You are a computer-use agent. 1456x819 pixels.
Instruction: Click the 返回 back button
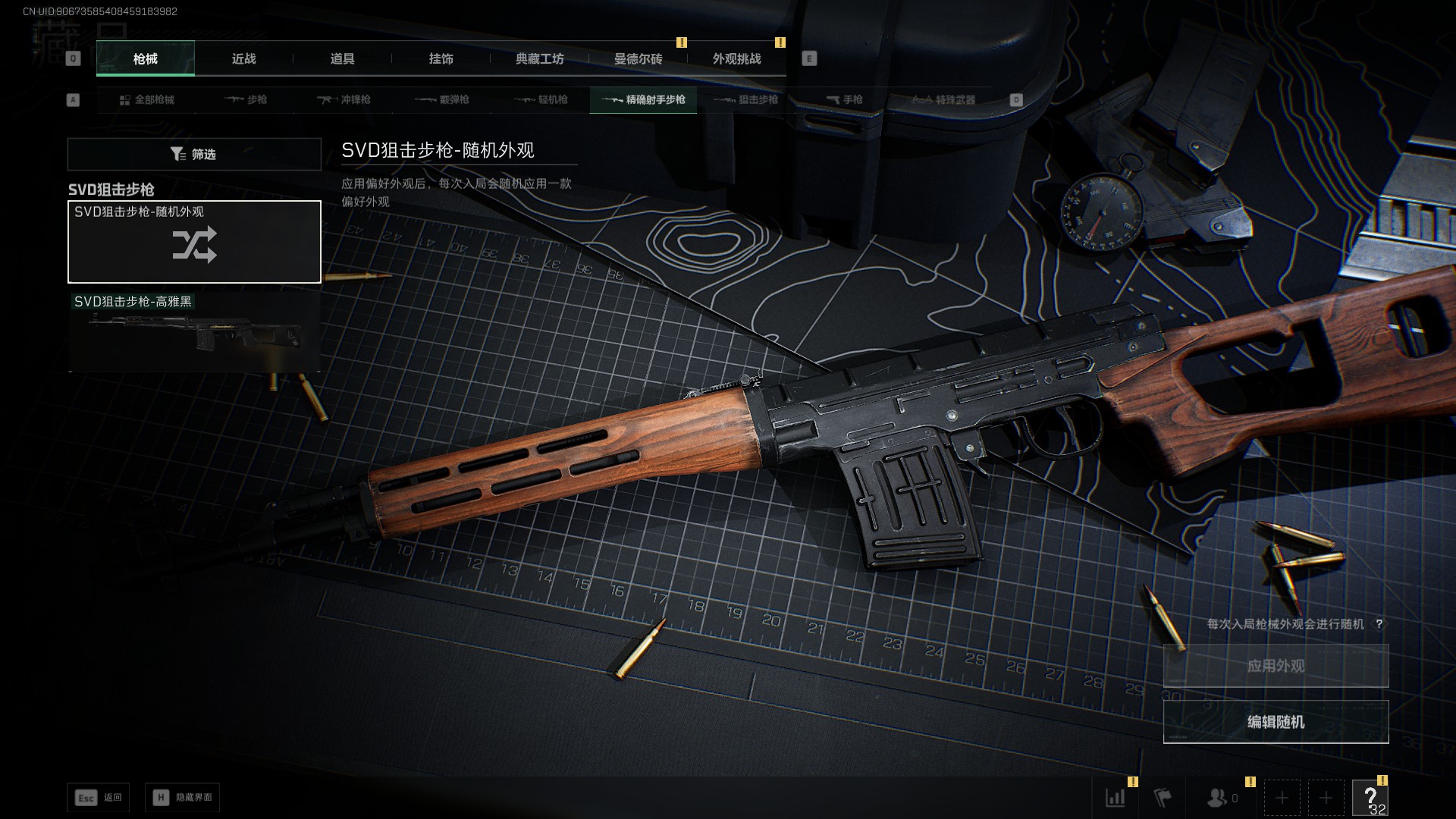99,798
